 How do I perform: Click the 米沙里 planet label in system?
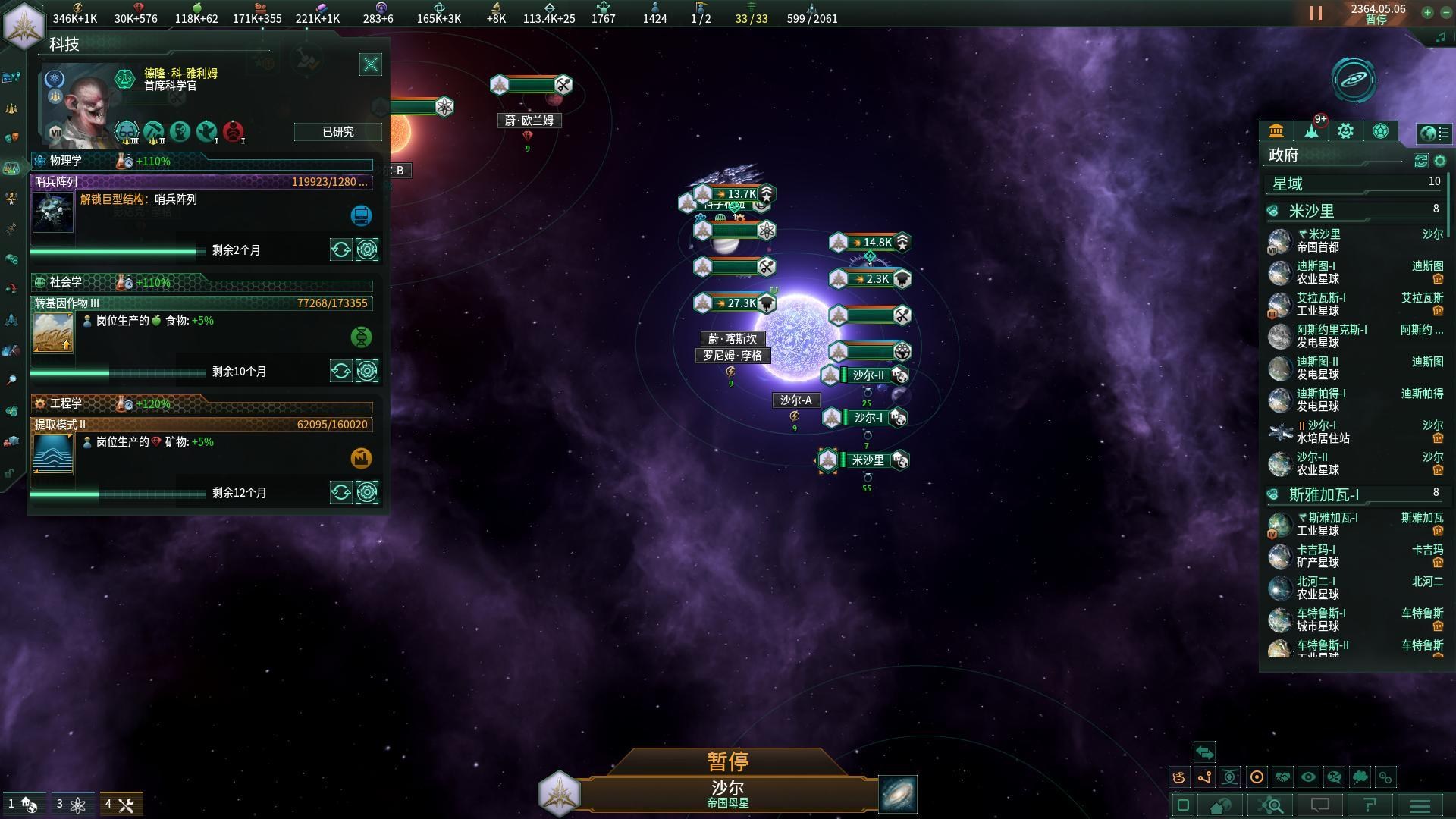click(868, 460)
